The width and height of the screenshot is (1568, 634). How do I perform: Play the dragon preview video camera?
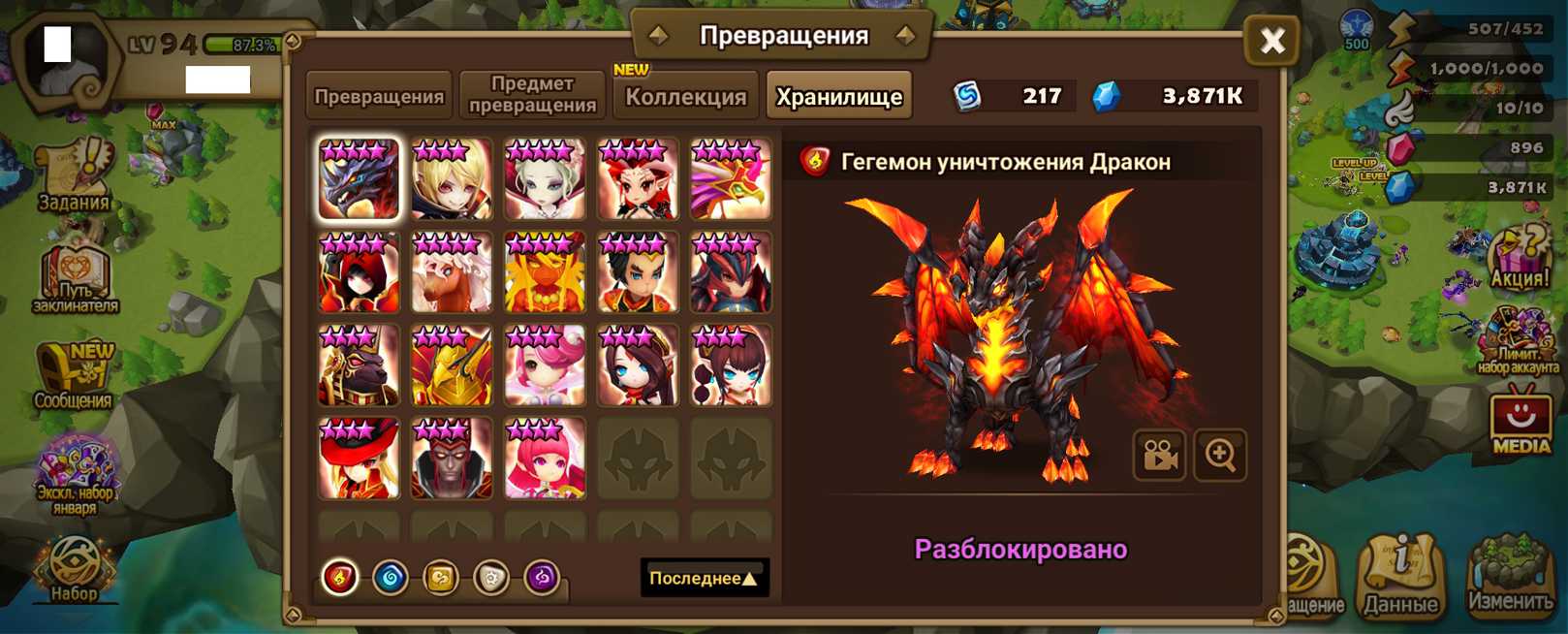[1159, 455]
